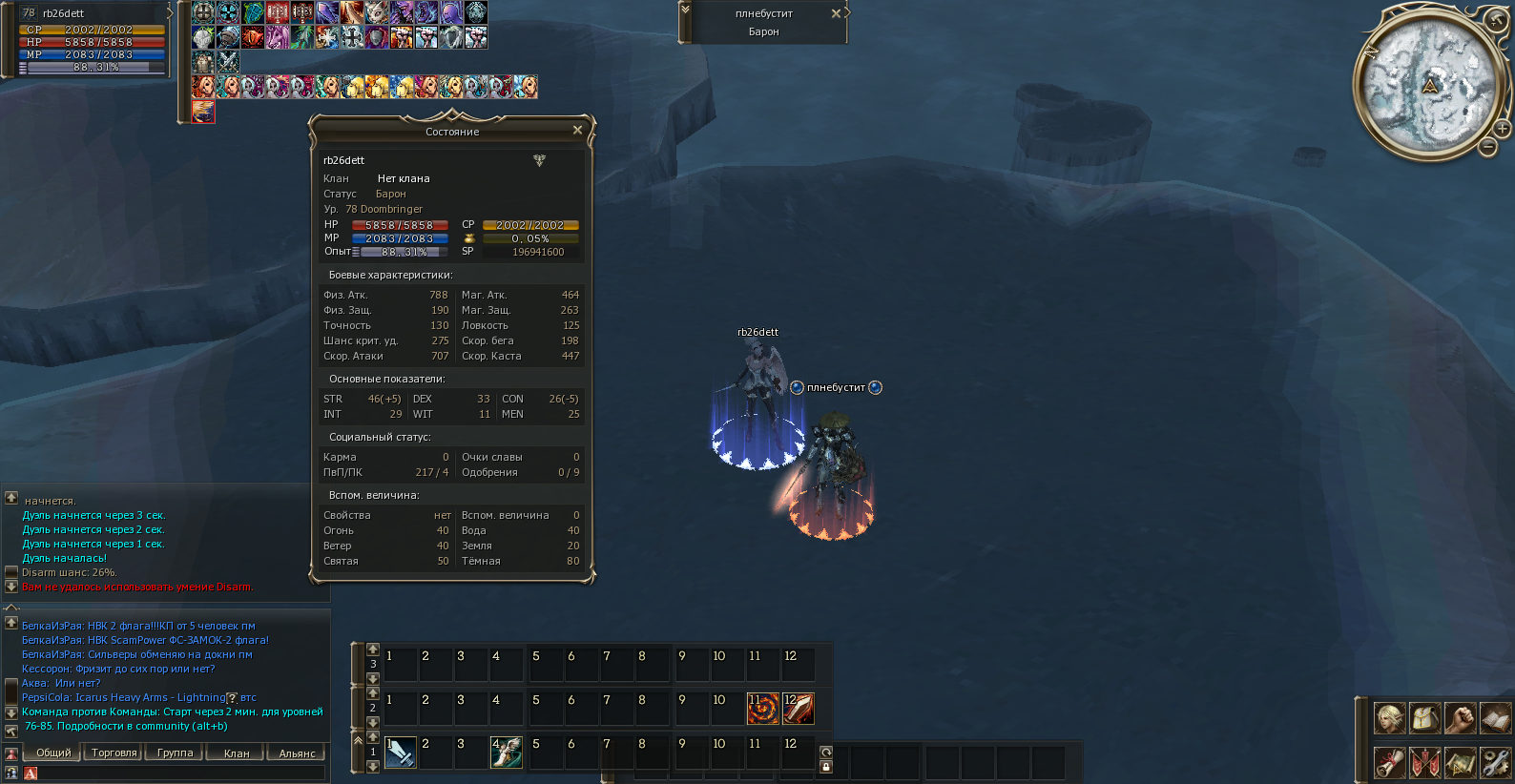The image size is (1515, 784).
Task: Open the character menu with elf portrait
Action: pyautogui.click(x=1389, y=717)
